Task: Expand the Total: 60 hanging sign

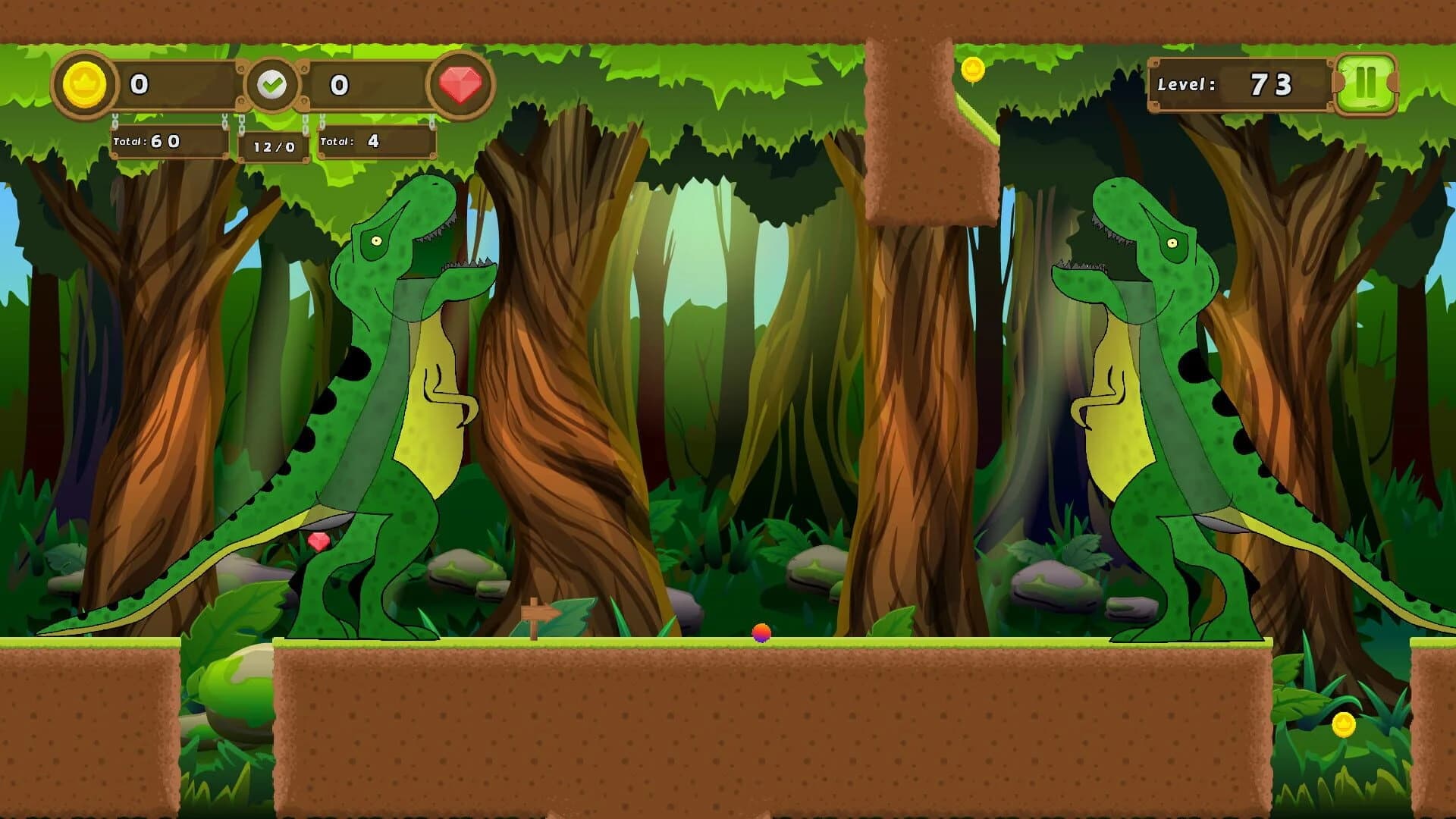Action: (168, 142)
